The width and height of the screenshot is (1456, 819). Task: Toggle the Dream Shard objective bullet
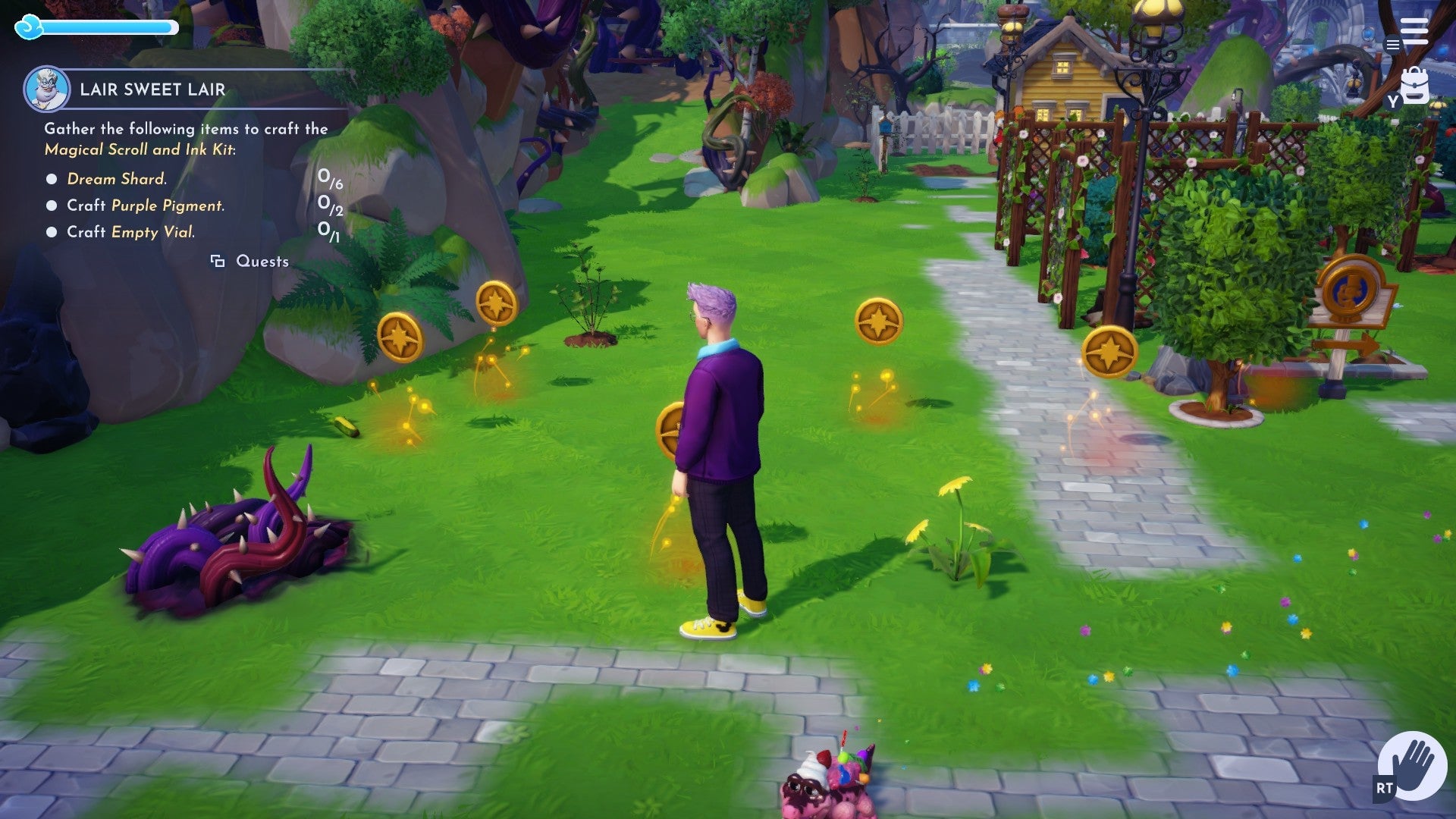(x=51, y=178)
